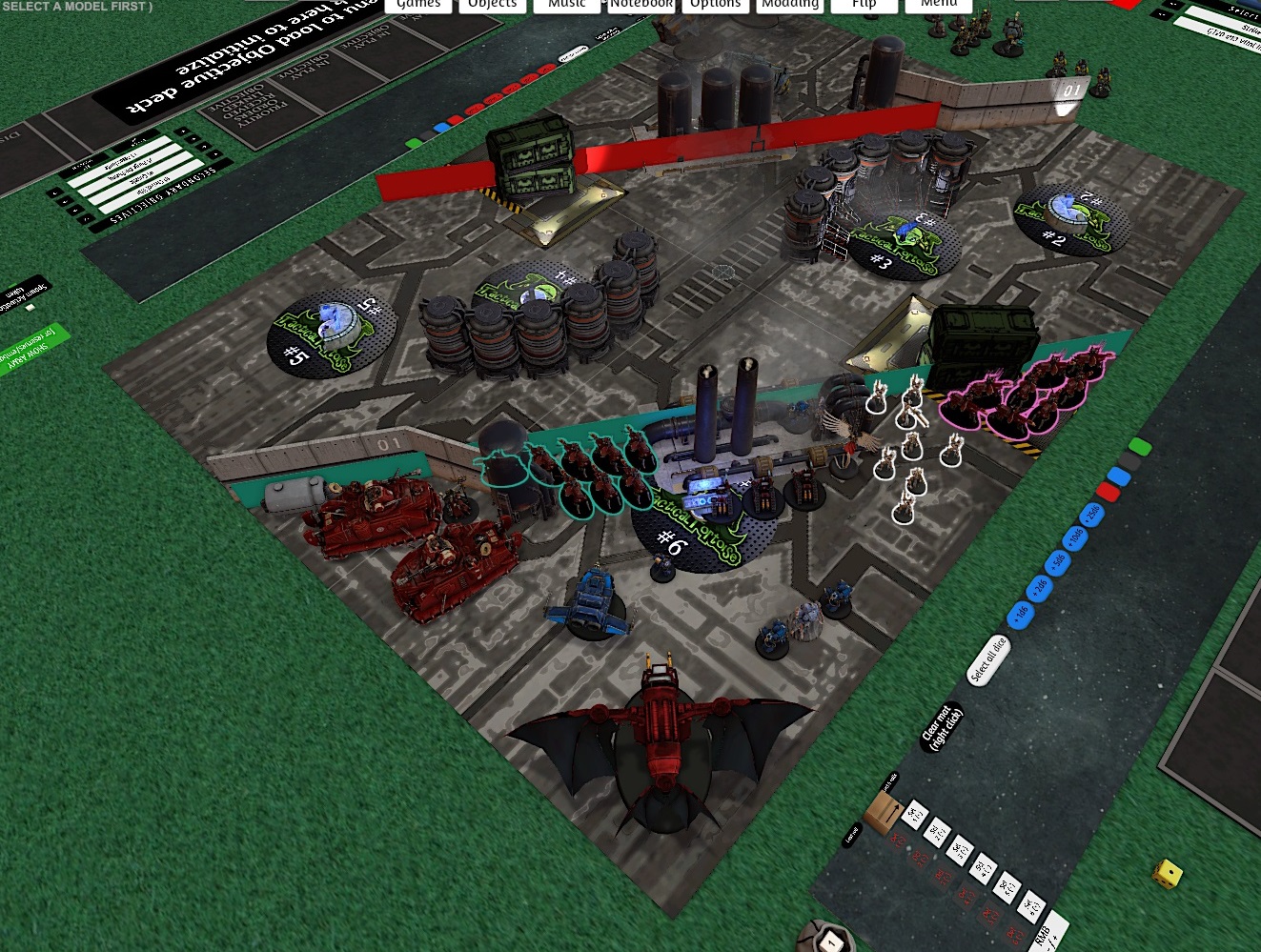
Task: Open the Music menu
Action: (566, 5)
